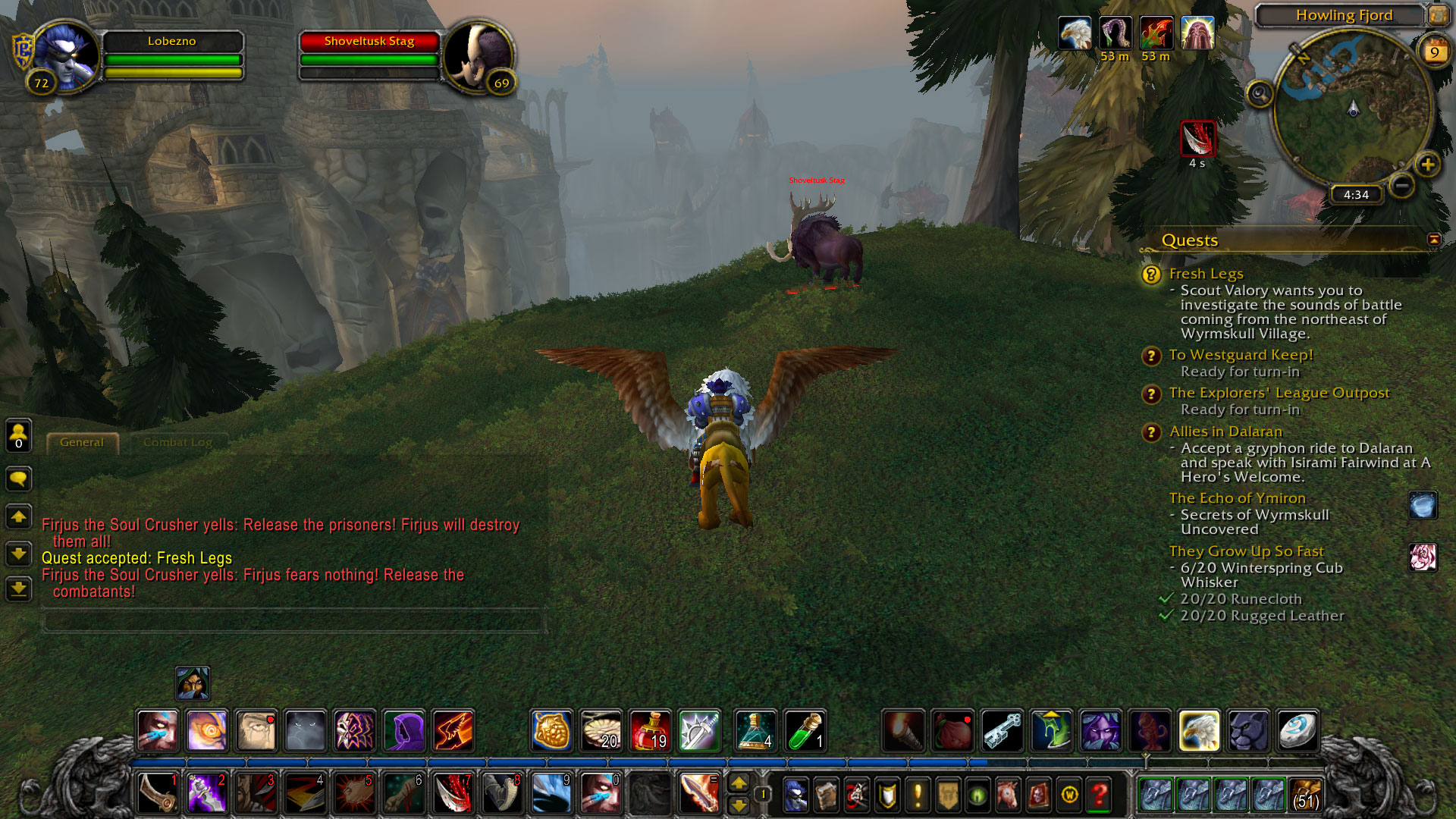Use The Echo of Ymiron quest item
The height and width of the screenshot is (819, 1456).
coord(1423,505)
